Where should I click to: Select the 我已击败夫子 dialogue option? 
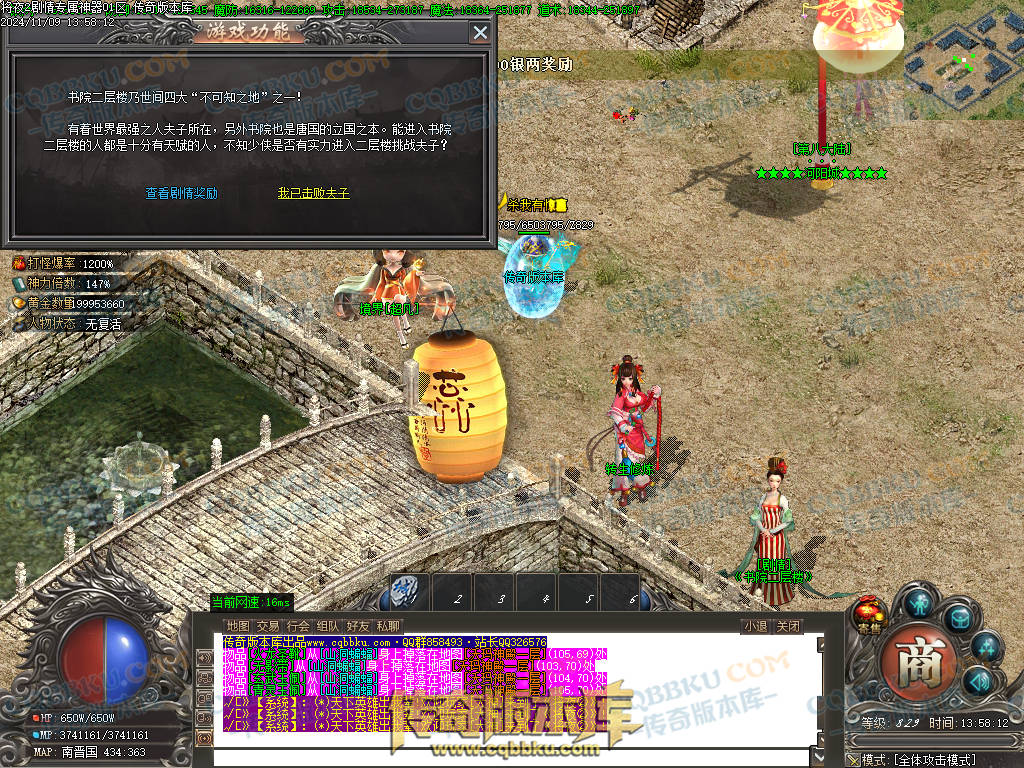pyautogui.click(x=313, y=193)
